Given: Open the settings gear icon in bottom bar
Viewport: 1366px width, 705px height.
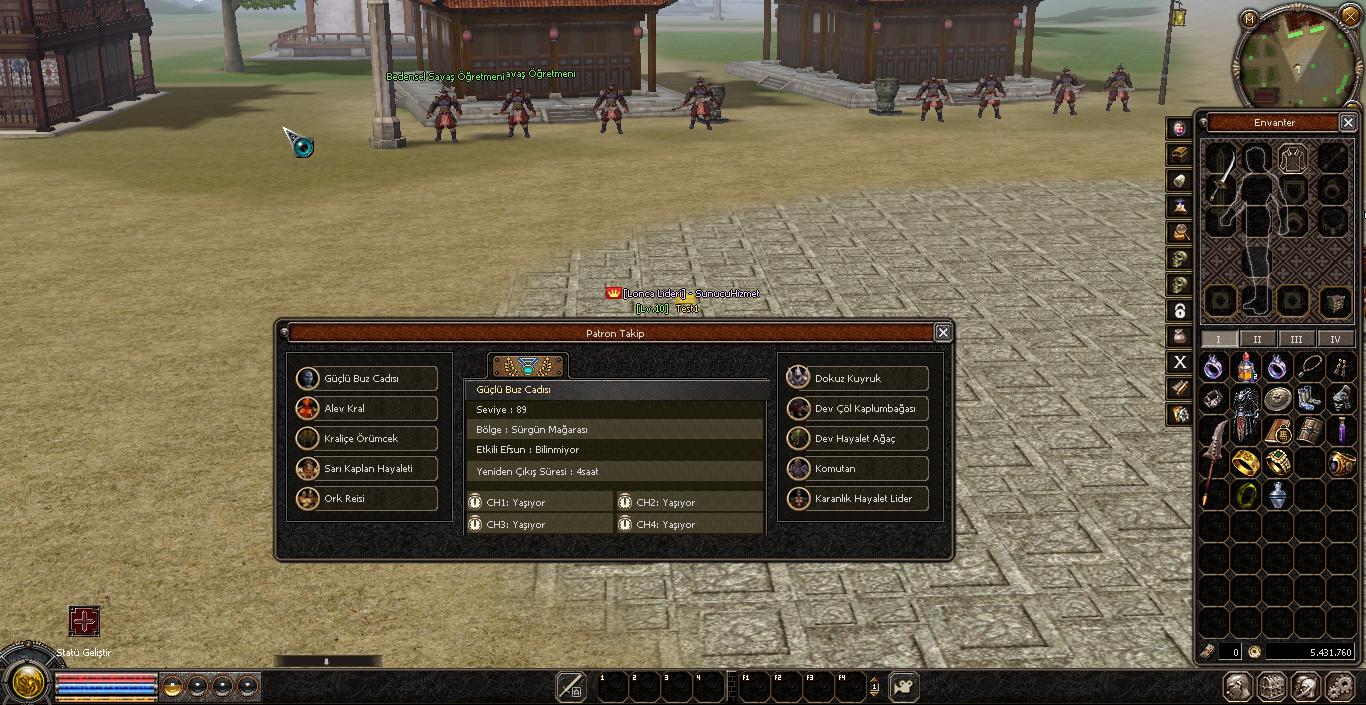Looking at the screenshot, I should pos(1338,687).
